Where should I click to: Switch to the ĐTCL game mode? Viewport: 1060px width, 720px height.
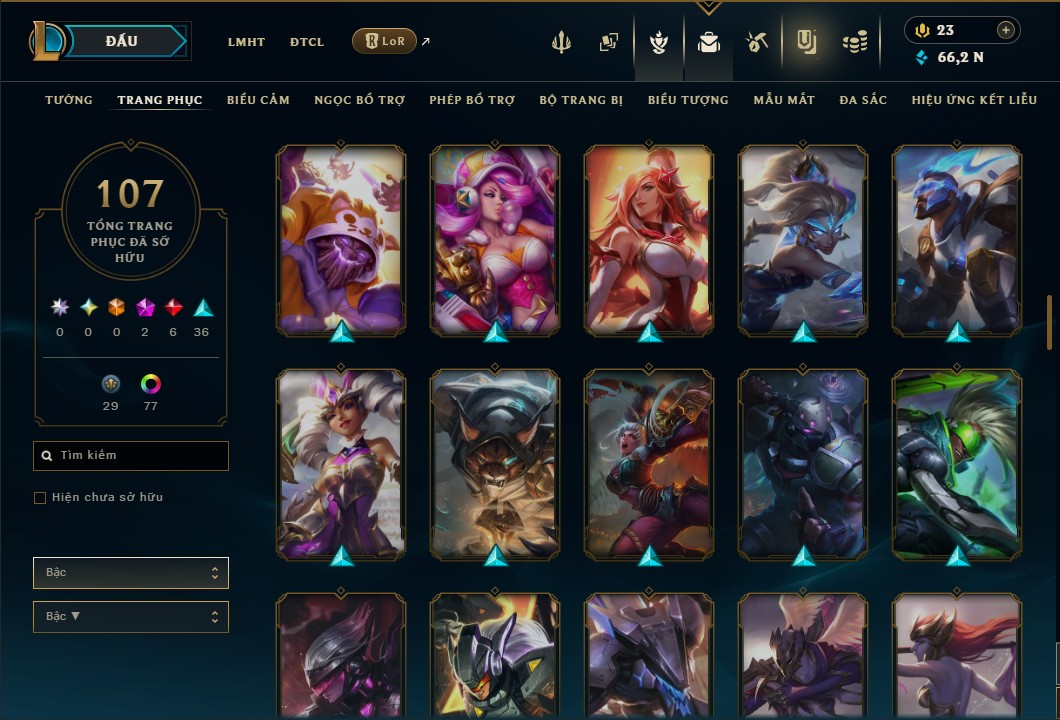coord(307,42)
